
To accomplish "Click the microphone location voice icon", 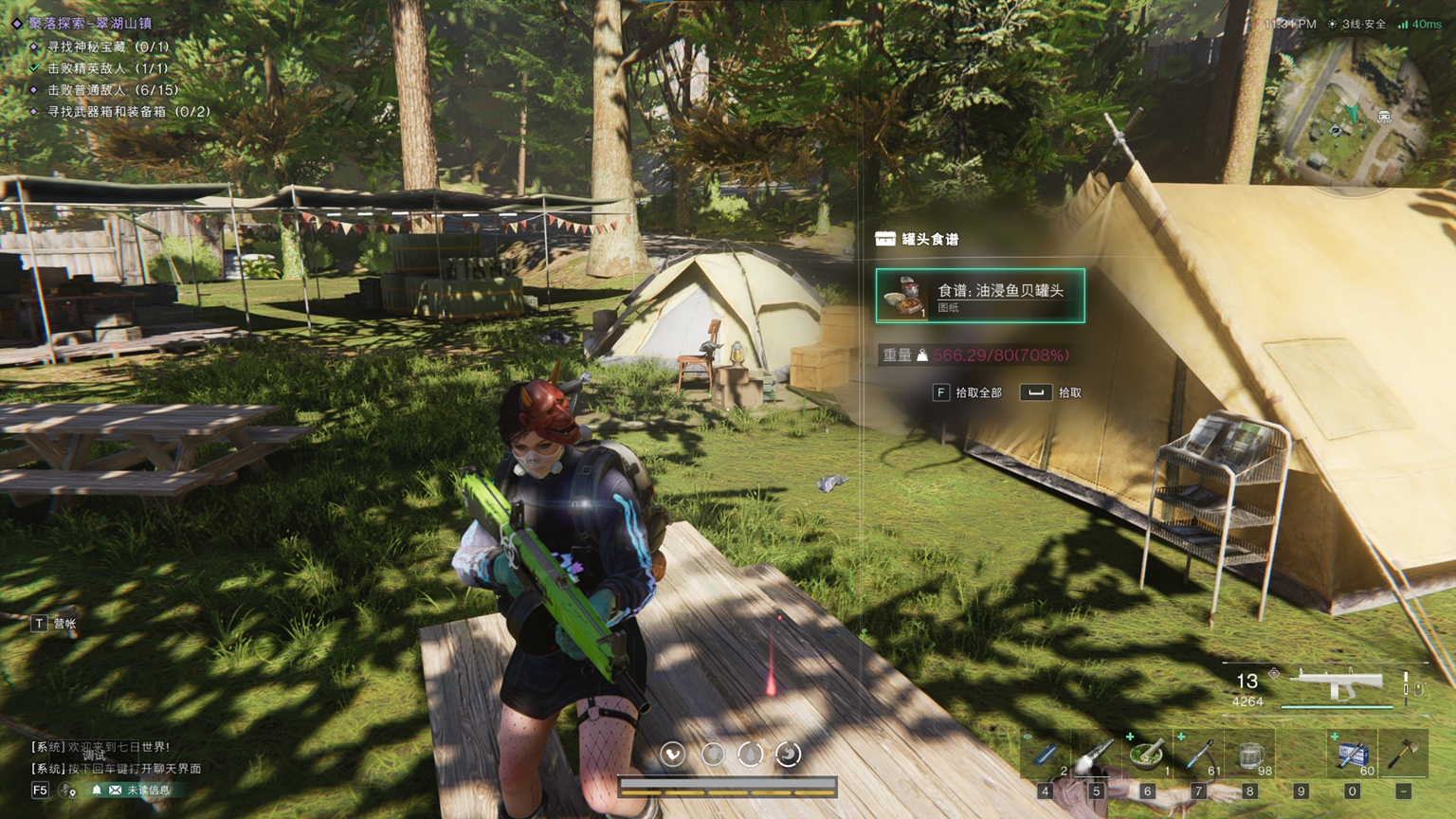I will [x=68, y=790].
